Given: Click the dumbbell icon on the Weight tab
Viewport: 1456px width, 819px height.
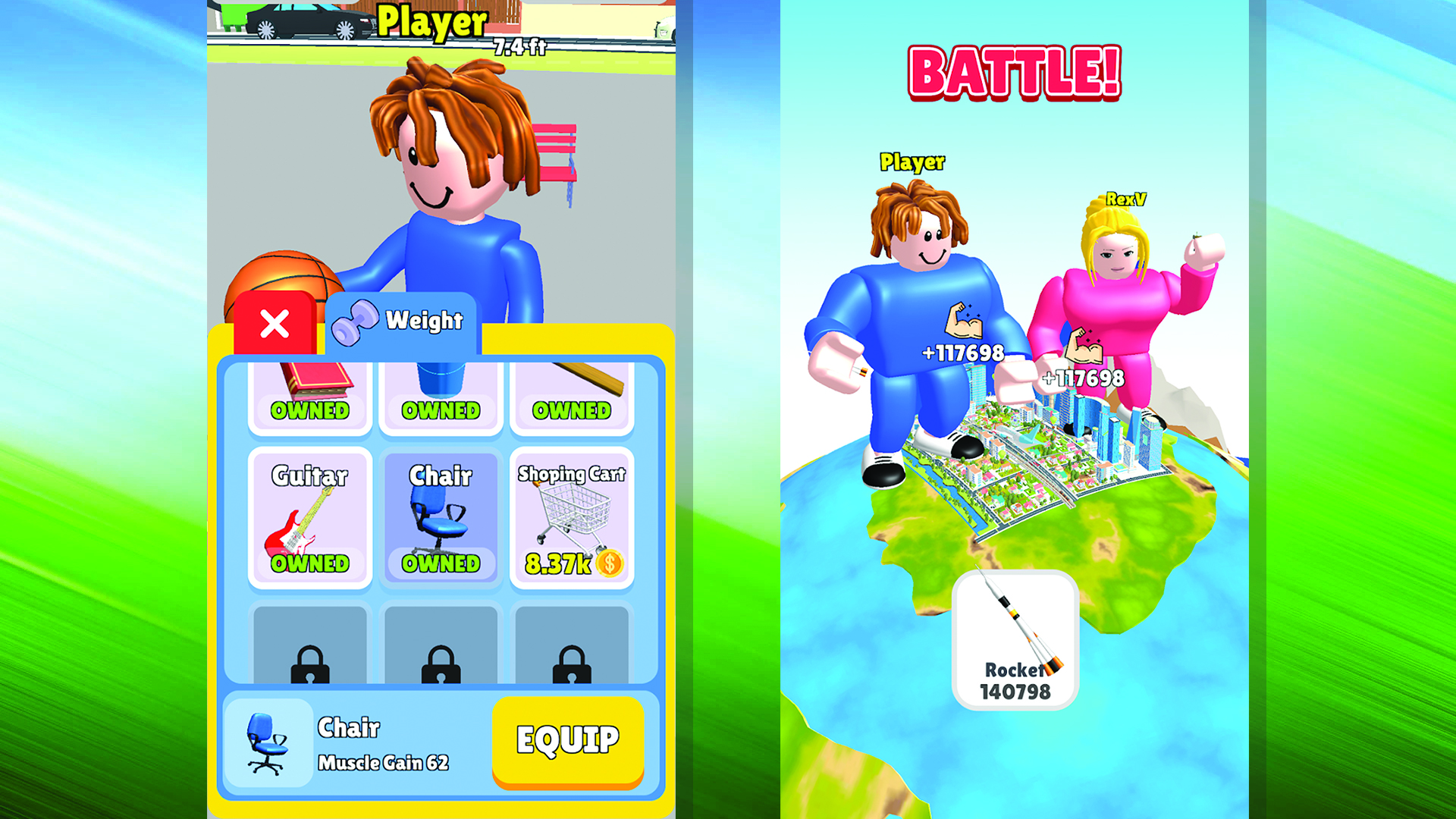Looking at the screenshot, I should (x=356, y=320).
